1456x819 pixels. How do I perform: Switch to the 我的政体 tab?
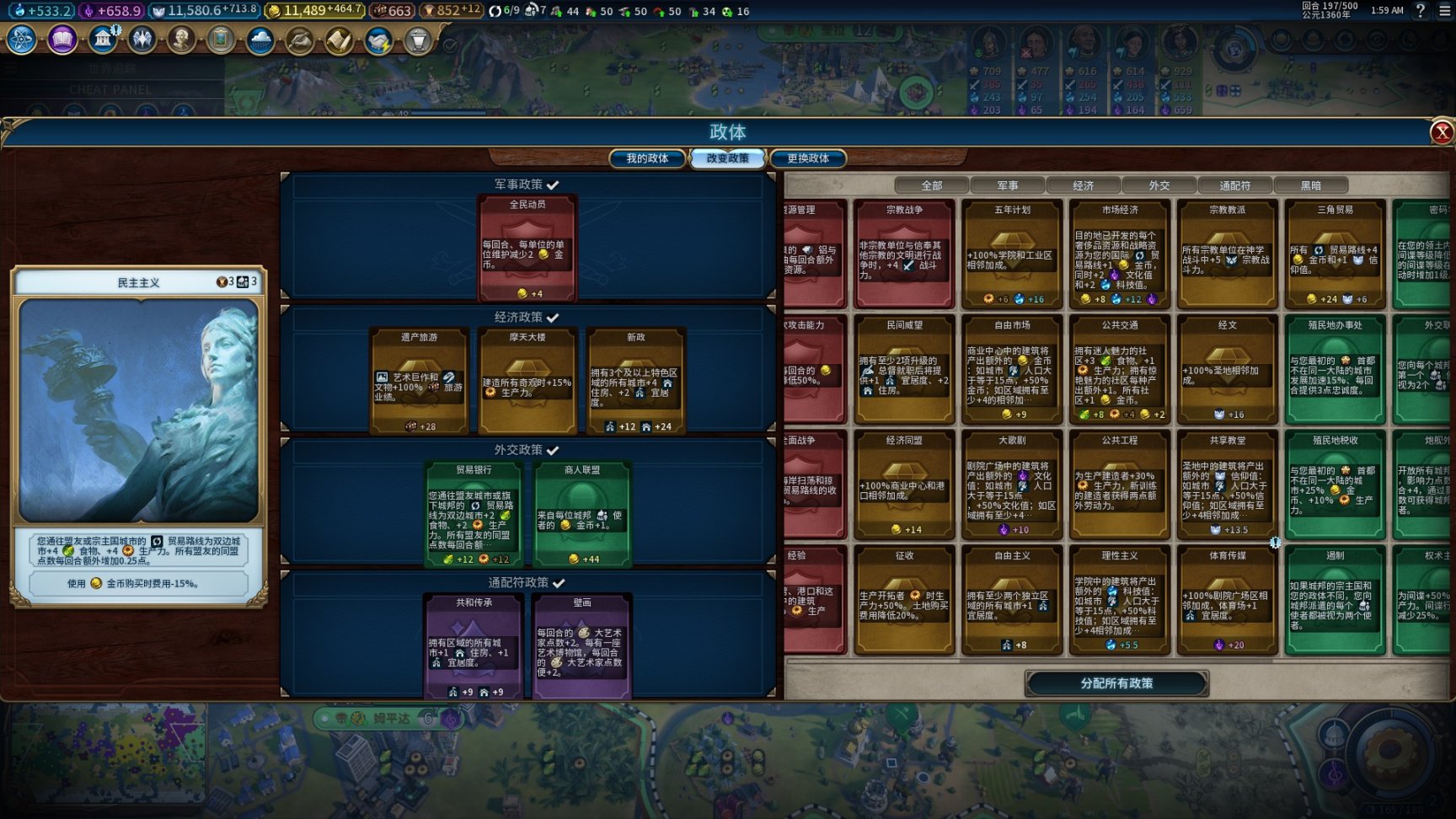[647, 158]
